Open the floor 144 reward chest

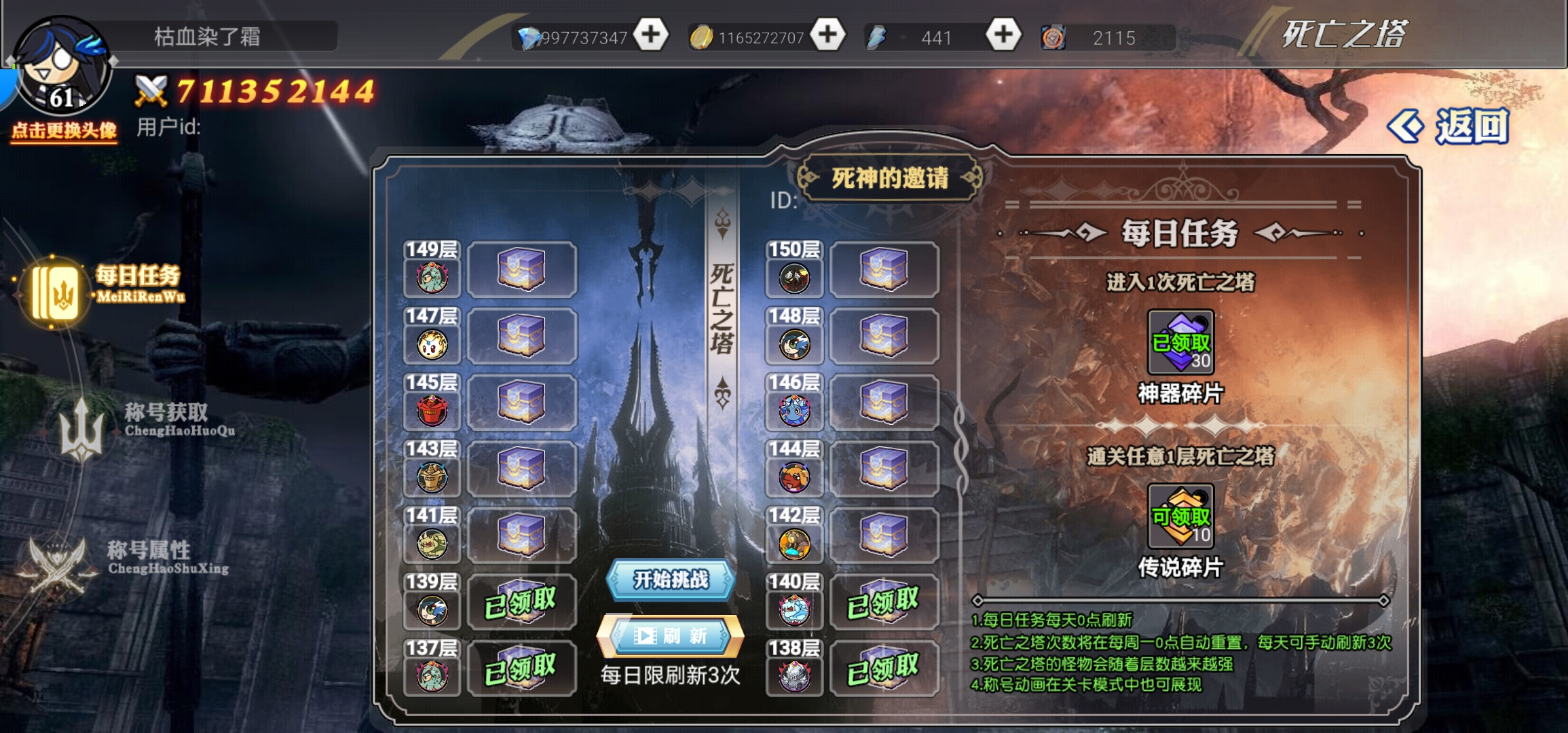[884, 469]
